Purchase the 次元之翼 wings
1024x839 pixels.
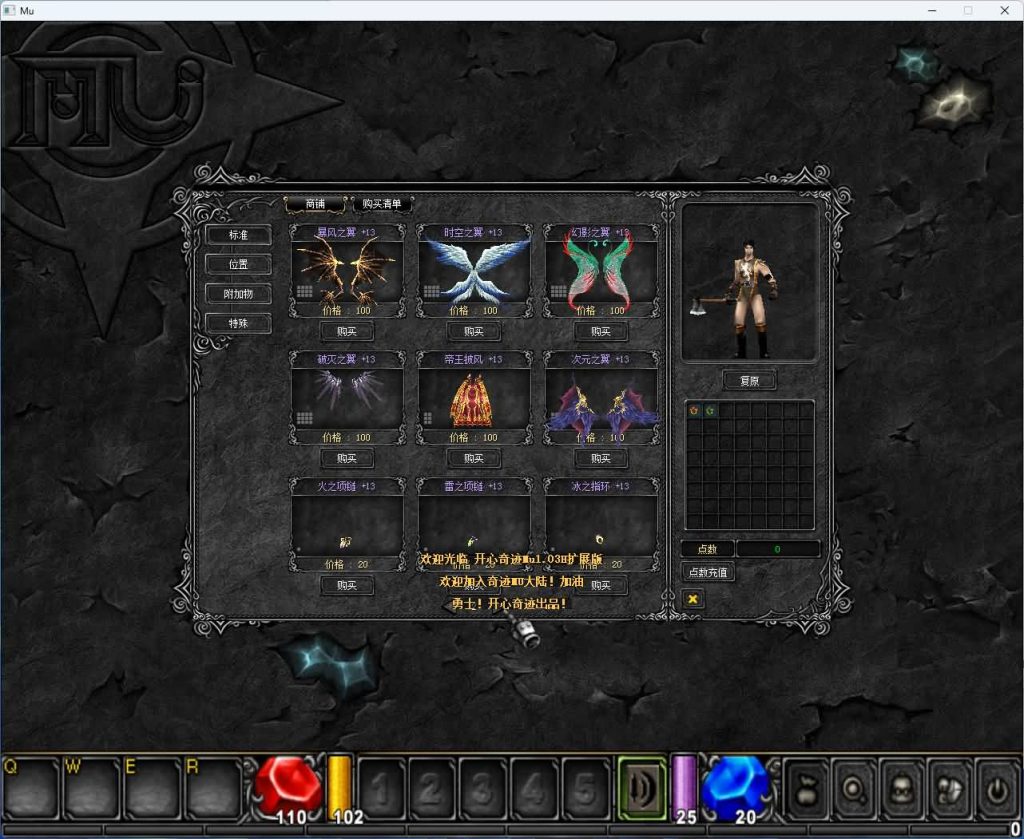click(x=601, y=459)
